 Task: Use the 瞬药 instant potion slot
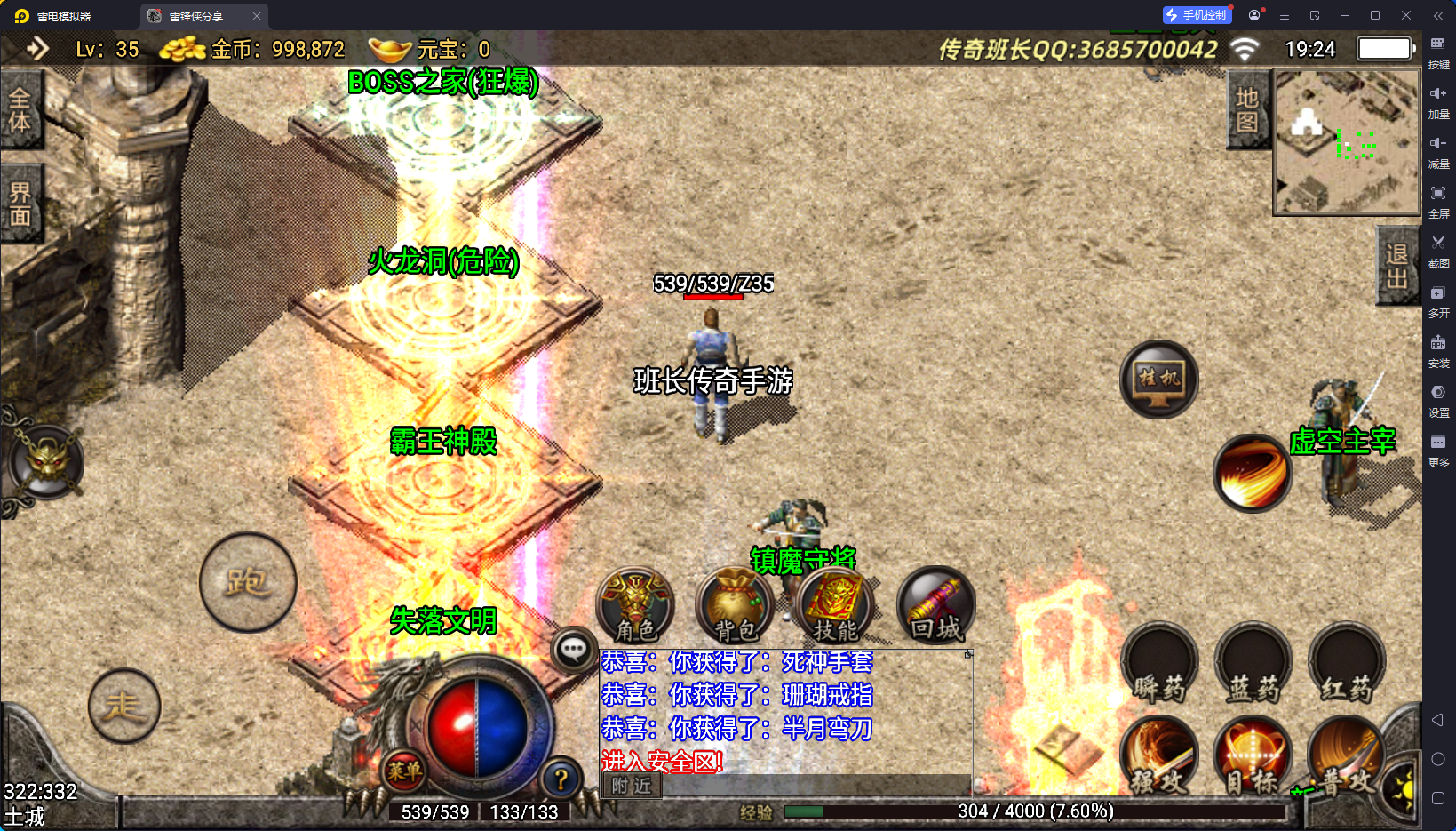coord(1159,664)
